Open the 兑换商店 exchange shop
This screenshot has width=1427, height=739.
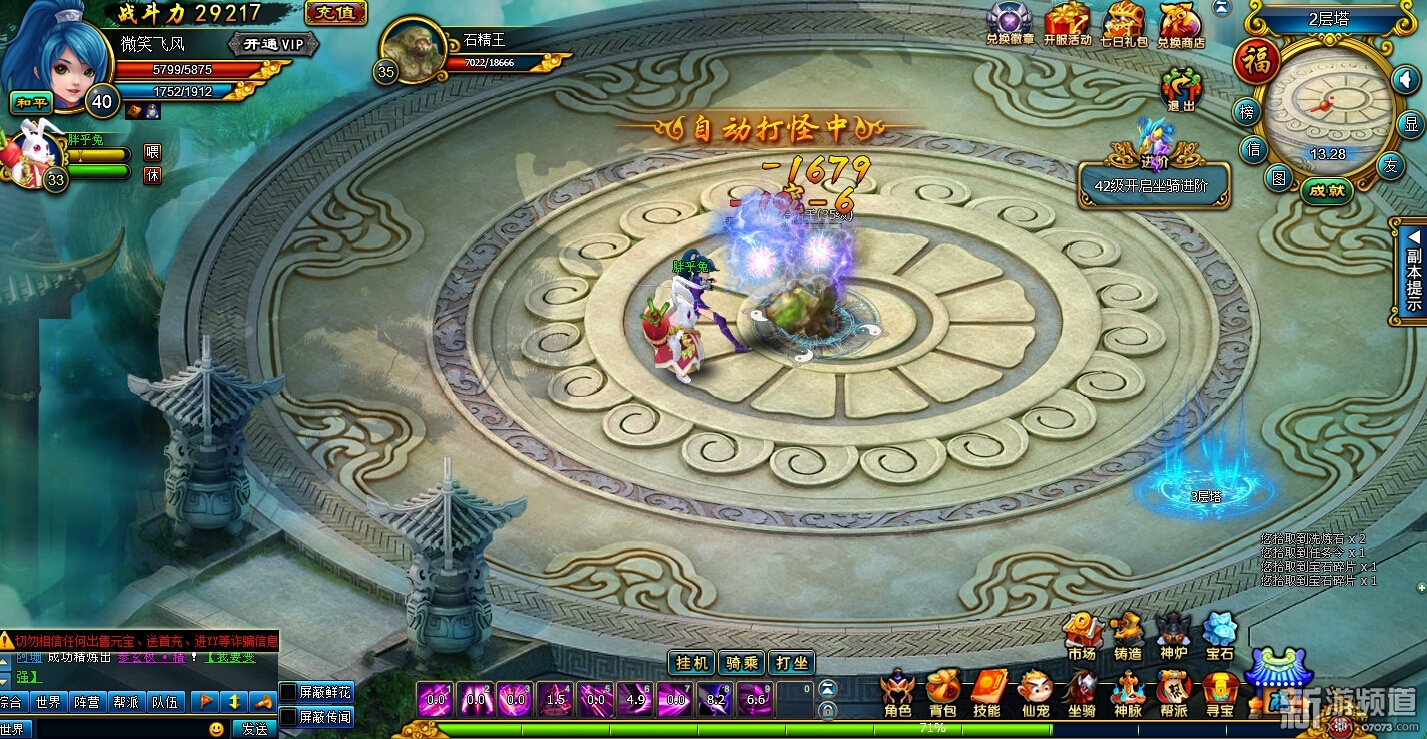(1181, 25)
